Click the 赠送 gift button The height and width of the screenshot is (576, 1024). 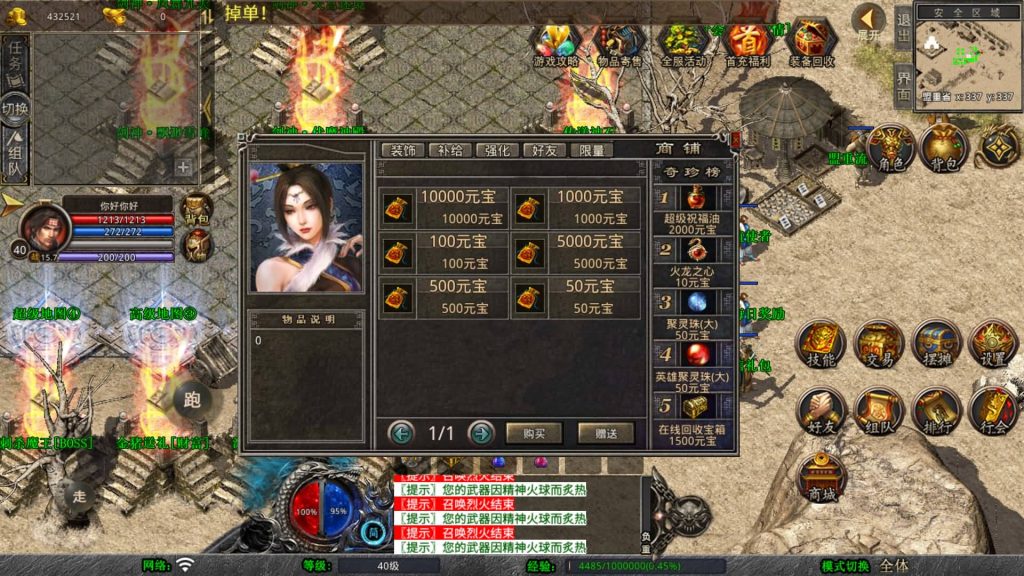click(606, 433)
